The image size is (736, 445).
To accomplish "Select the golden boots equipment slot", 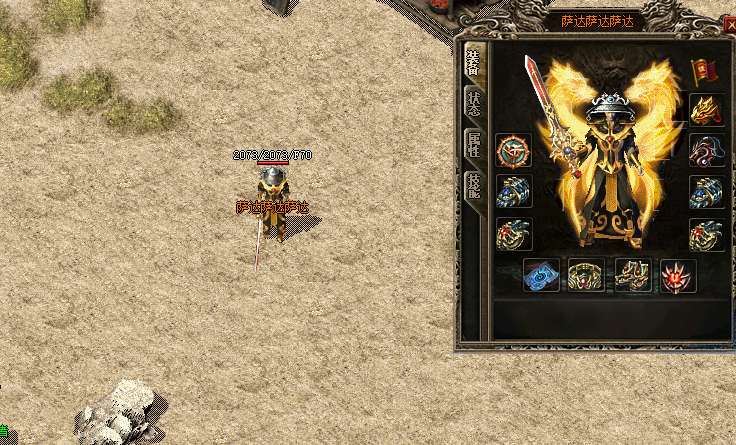I will [x=633, y=275].
